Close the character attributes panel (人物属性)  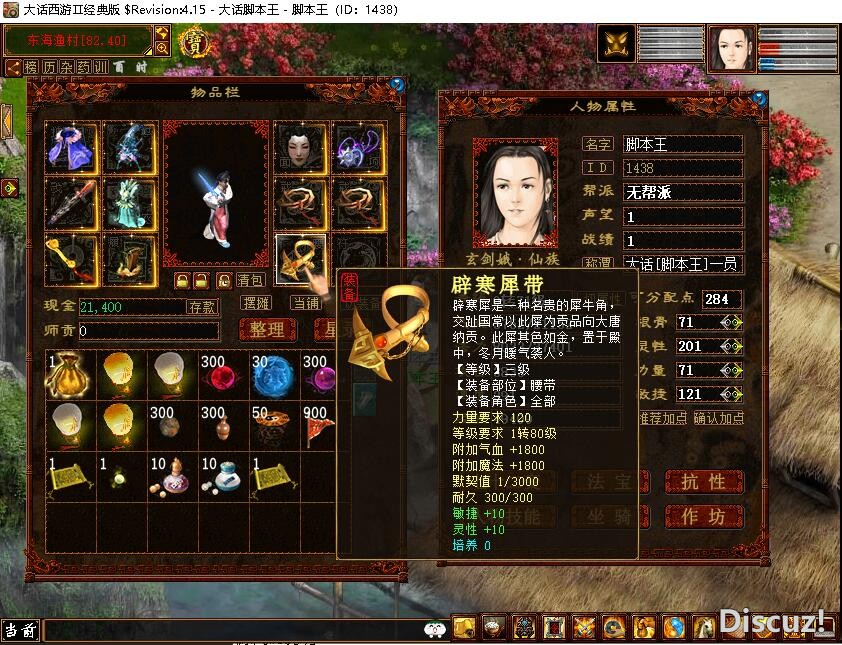pyautogui.click(x=761, y=97)
